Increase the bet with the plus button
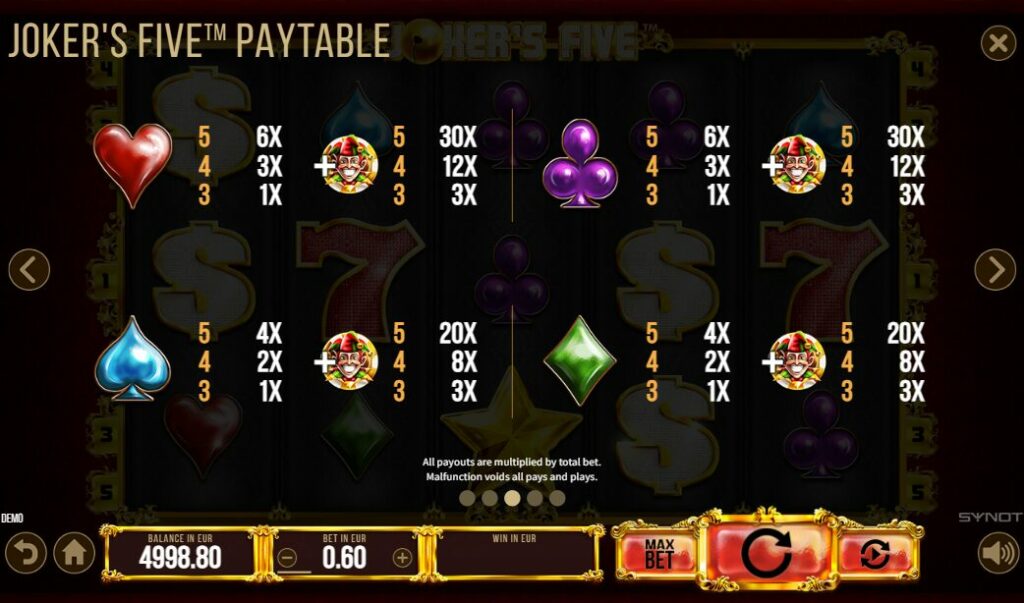Screen dimensions: 1024x603 (402, 558)
